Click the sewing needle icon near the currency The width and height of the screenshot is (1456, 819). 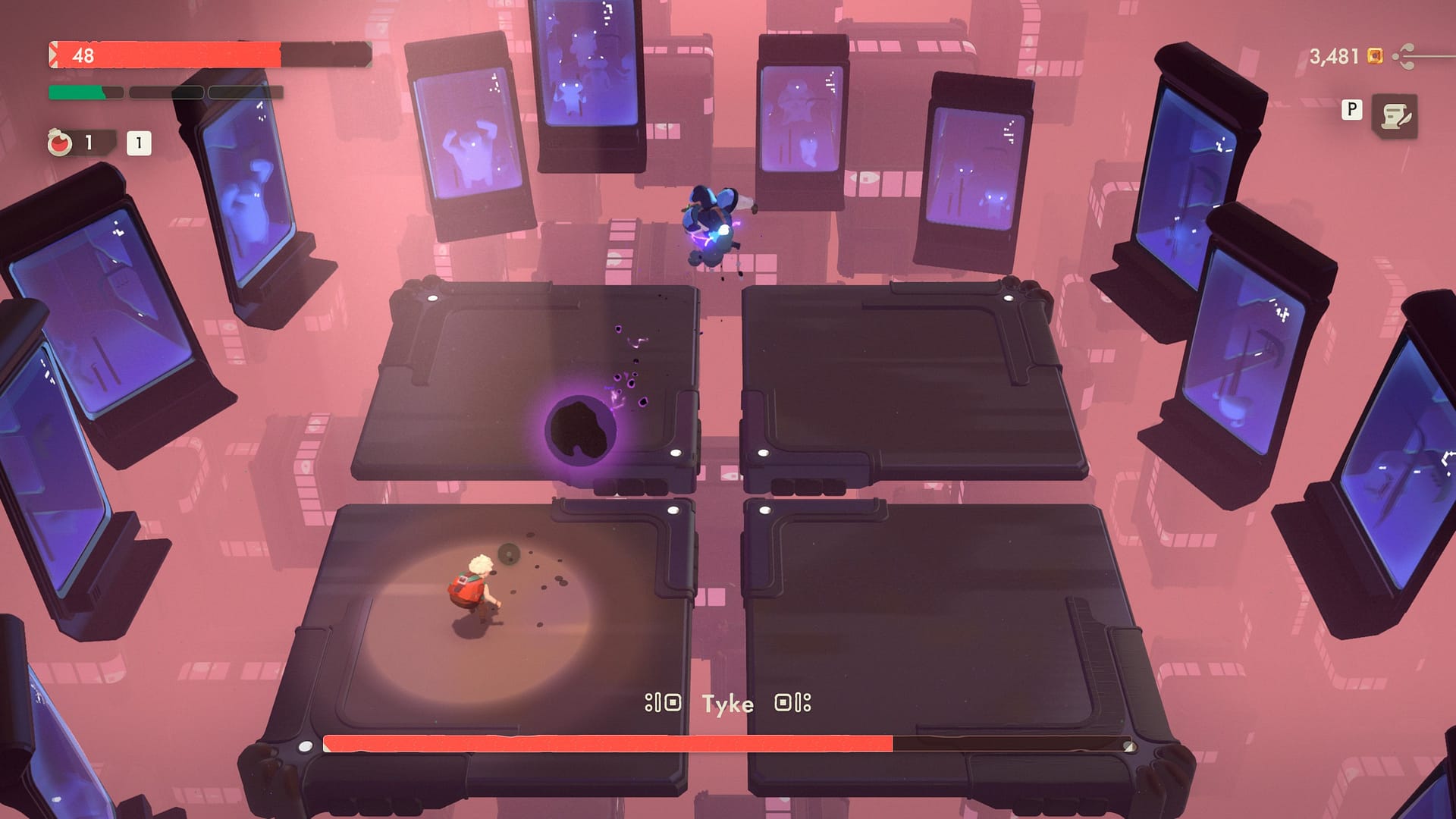point(1403,56)
